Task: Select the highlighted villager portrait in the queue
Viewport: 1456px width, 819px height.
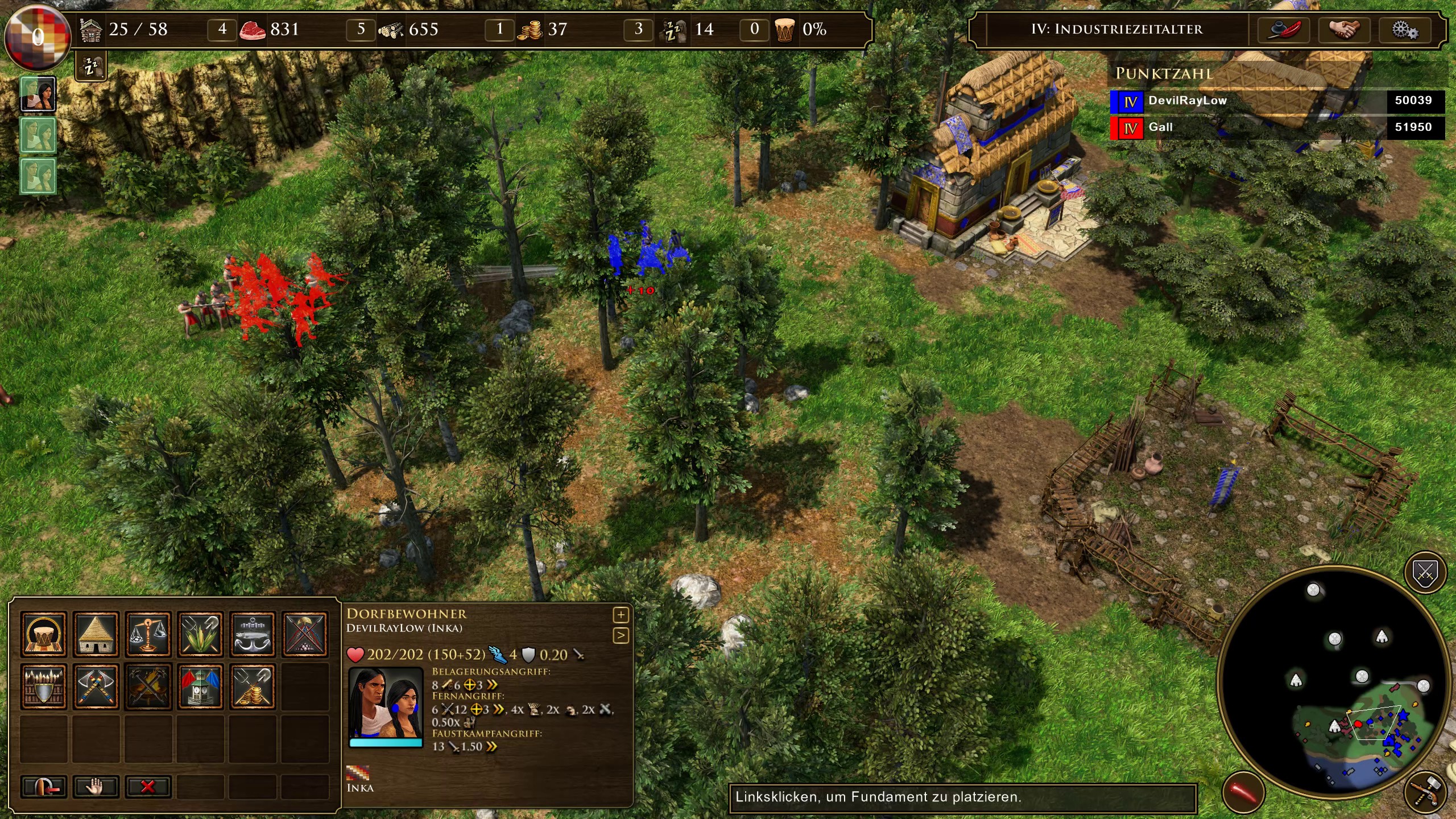Action: (x=38, y=94)
